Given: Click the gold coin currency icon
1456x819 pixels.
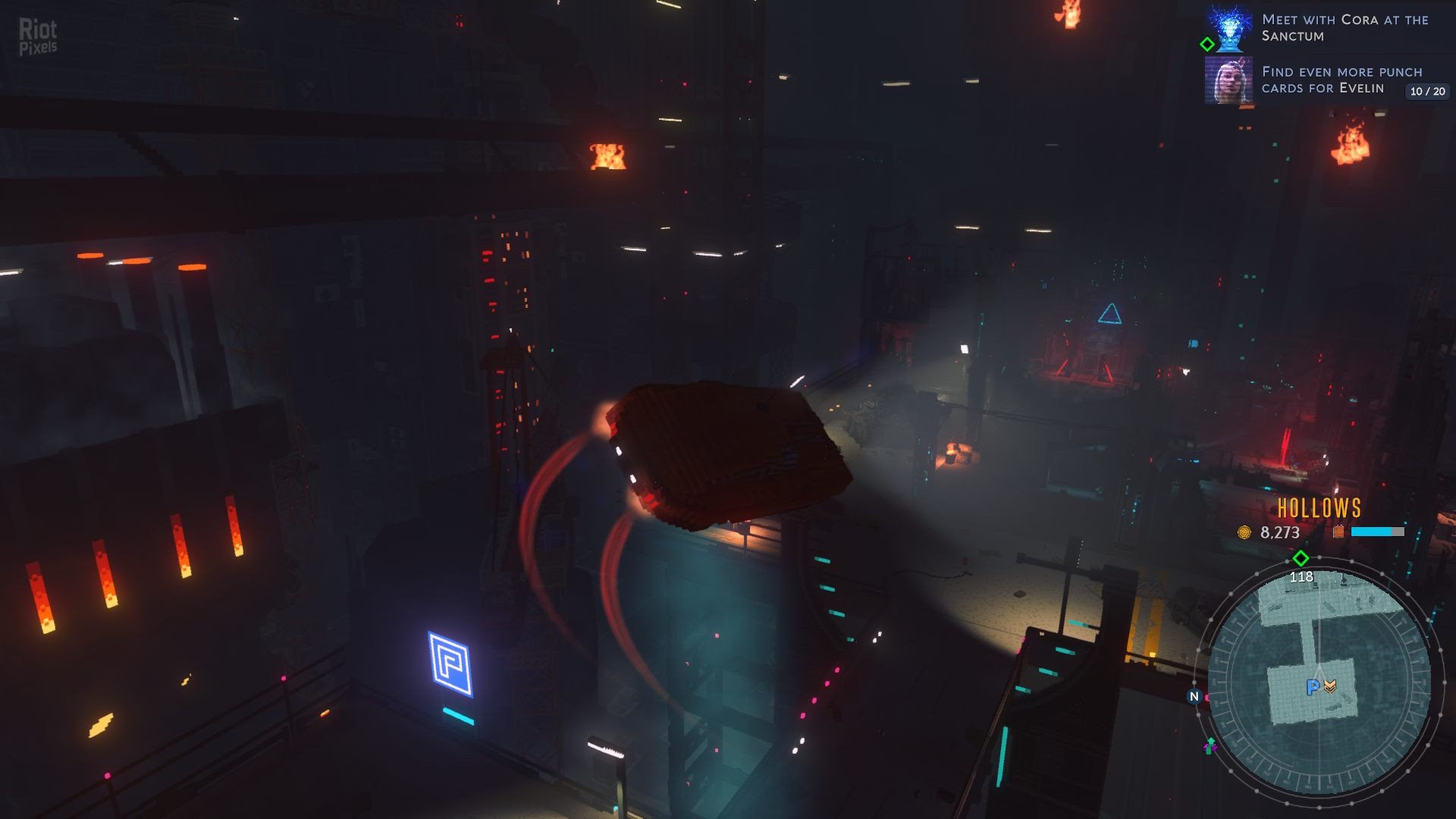Looking at the screenshot, I should pos(1244,532).
